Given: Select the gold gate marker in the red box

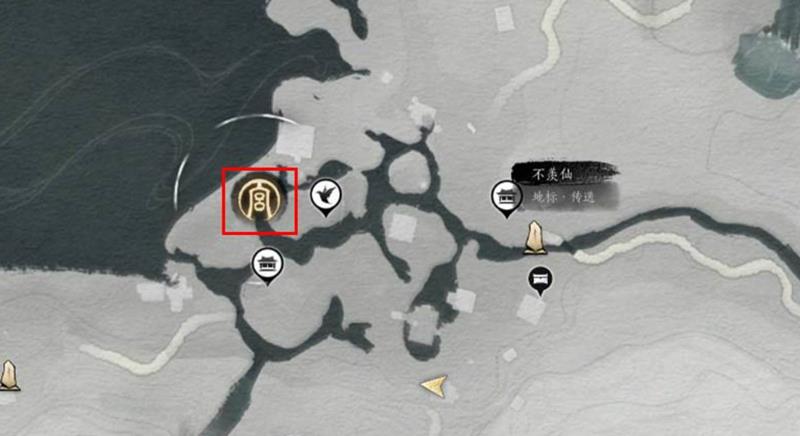Looking at the screenshot, I should pos(260,199).
